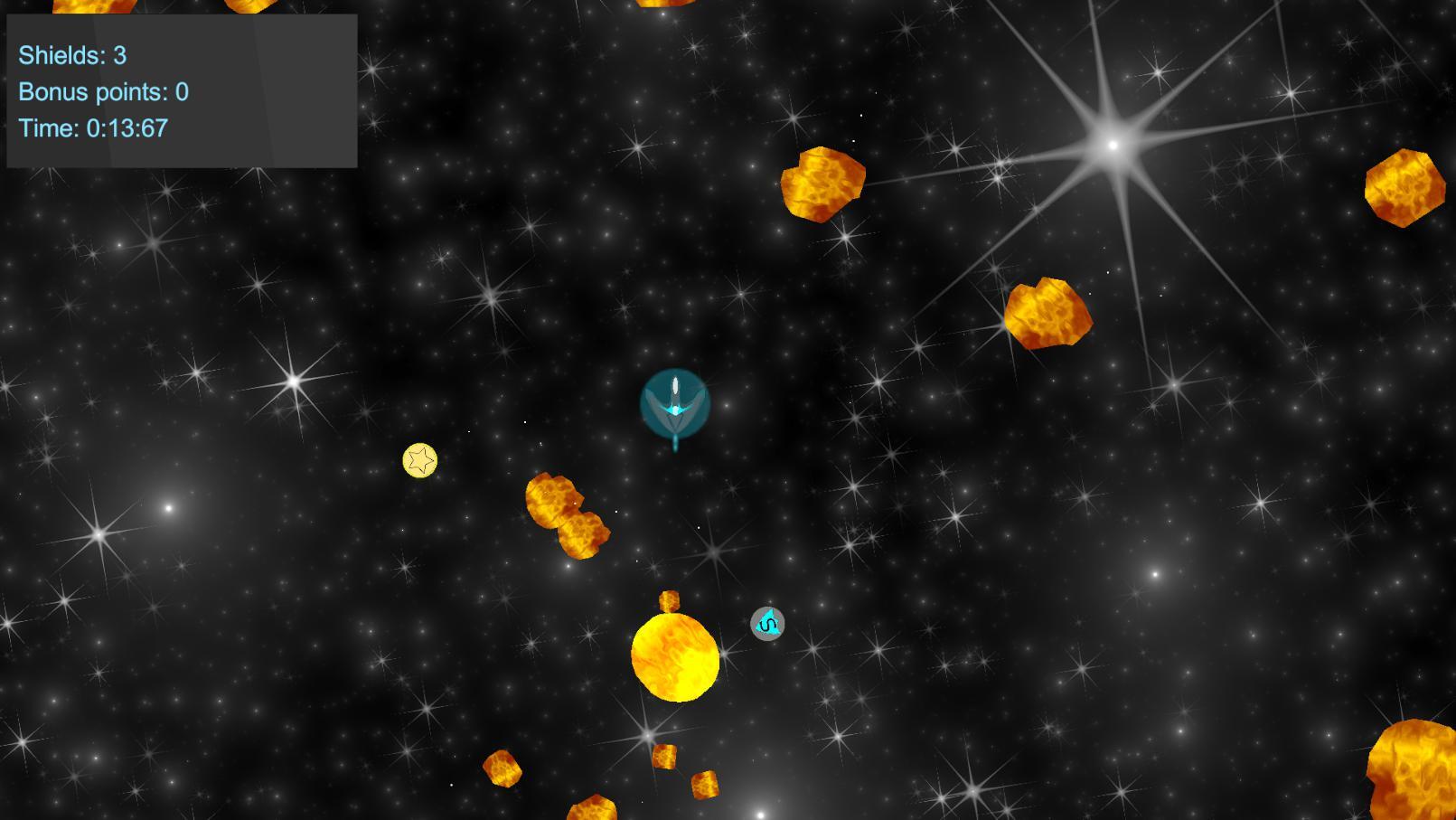This screenshot has width=1456, height=820.
Task: Click the Time: 0:13:67 display
Action: 91,129
